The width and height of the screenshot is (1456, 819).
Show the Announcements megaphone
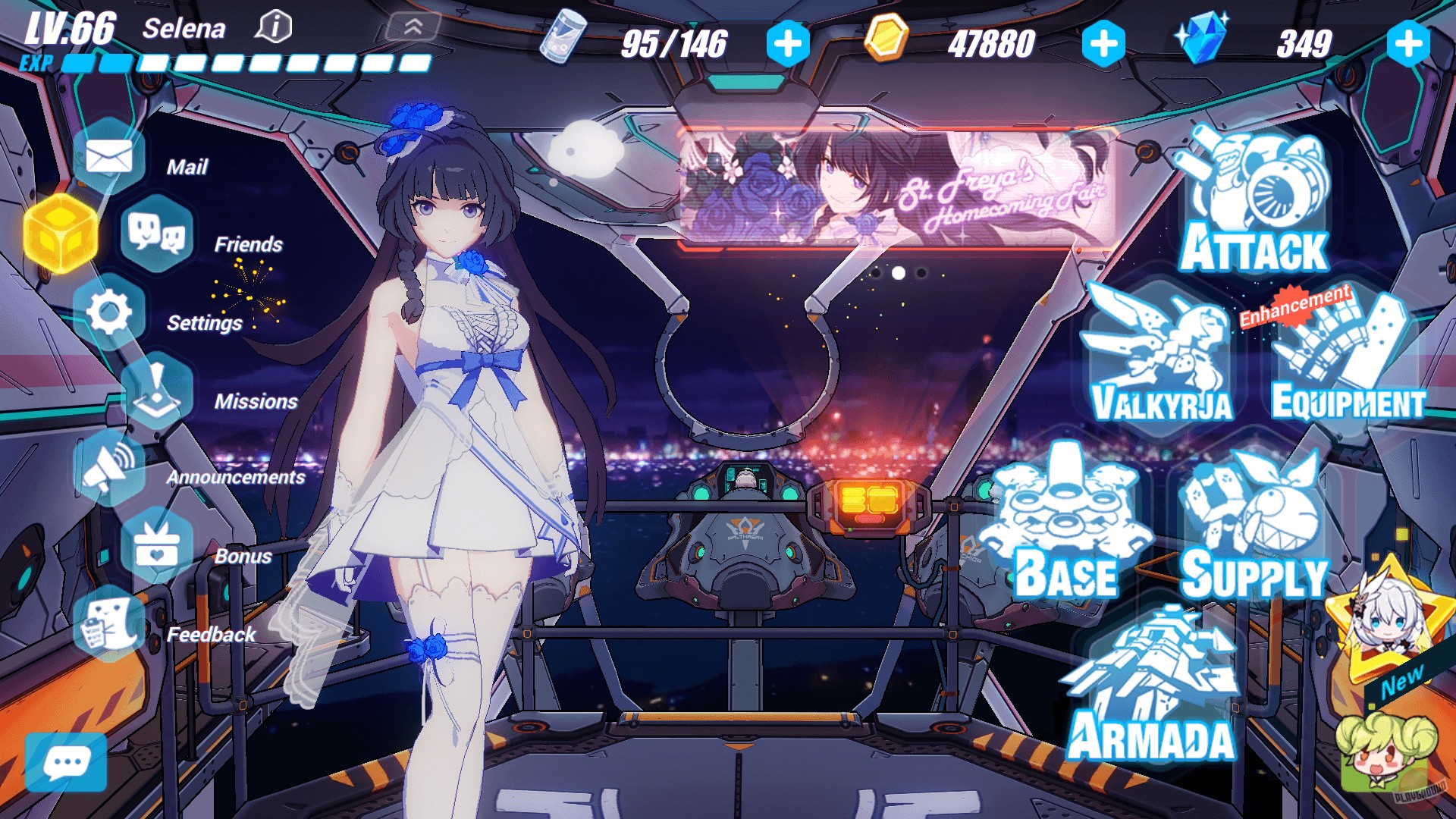tap(110, 468)
